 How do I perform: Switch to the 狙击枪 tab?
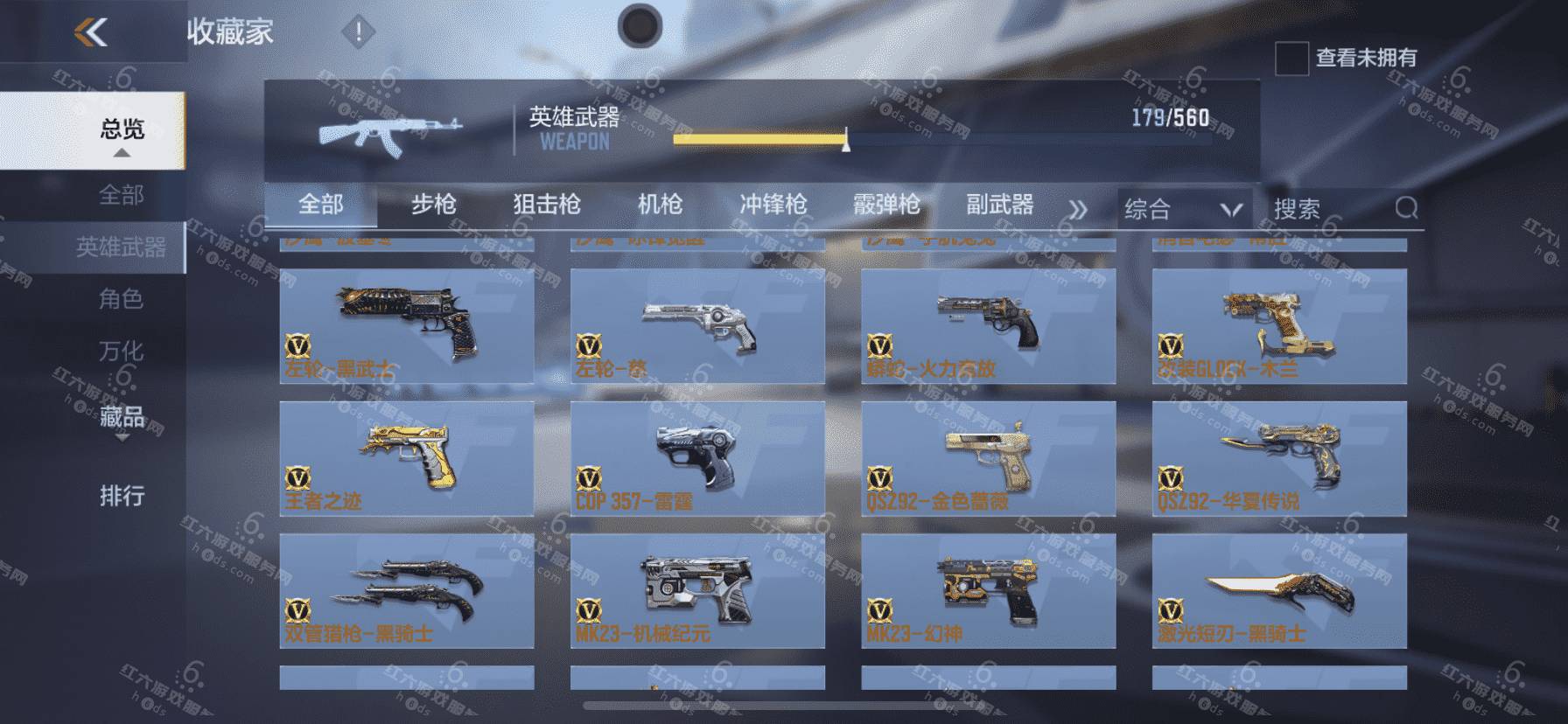point(547,205)
